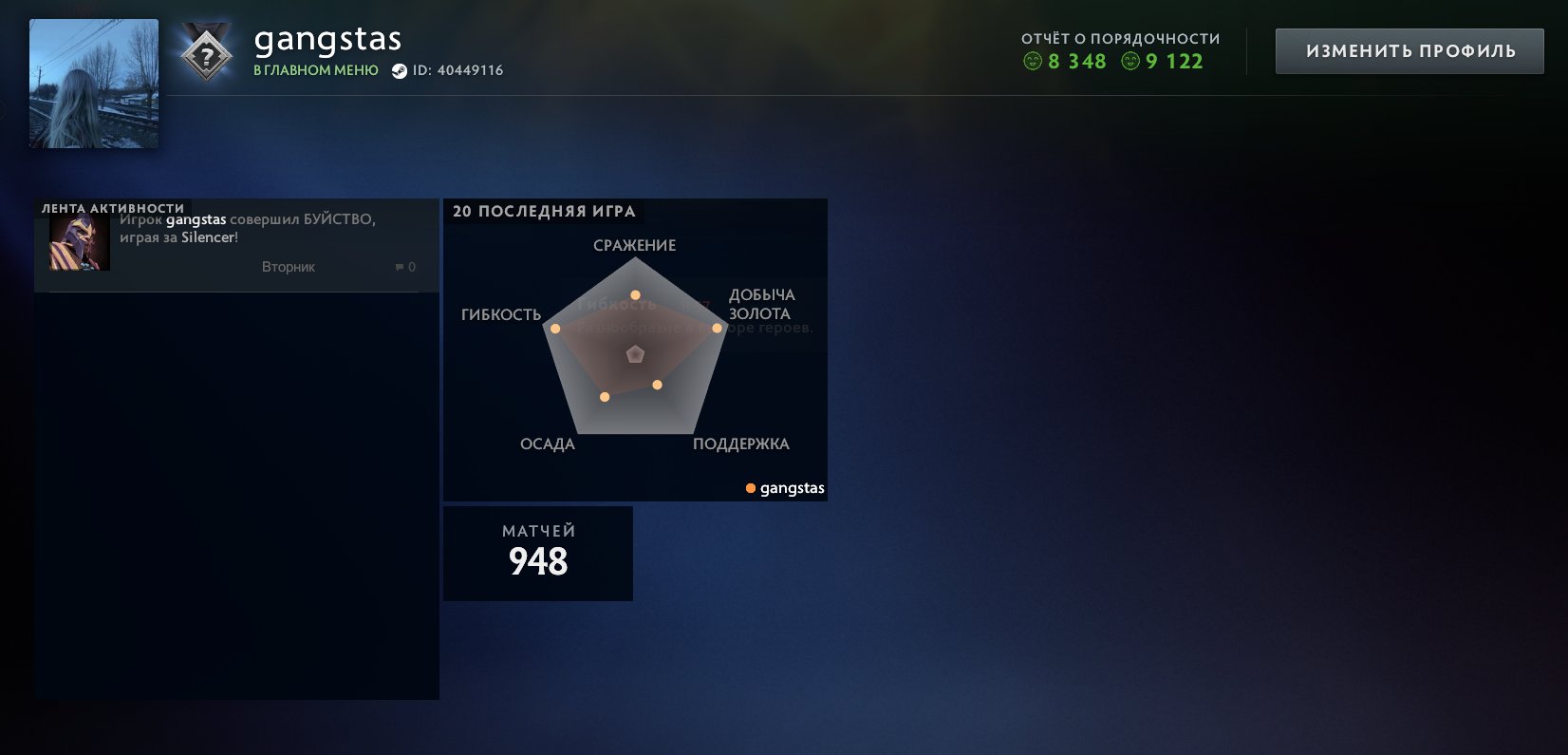Image resolution: width=1568 pixels, height=755 pixels.
Task: Select the ЛЕНТА АКТИВНОСТИ tab header
Action: tap(111, 206)
